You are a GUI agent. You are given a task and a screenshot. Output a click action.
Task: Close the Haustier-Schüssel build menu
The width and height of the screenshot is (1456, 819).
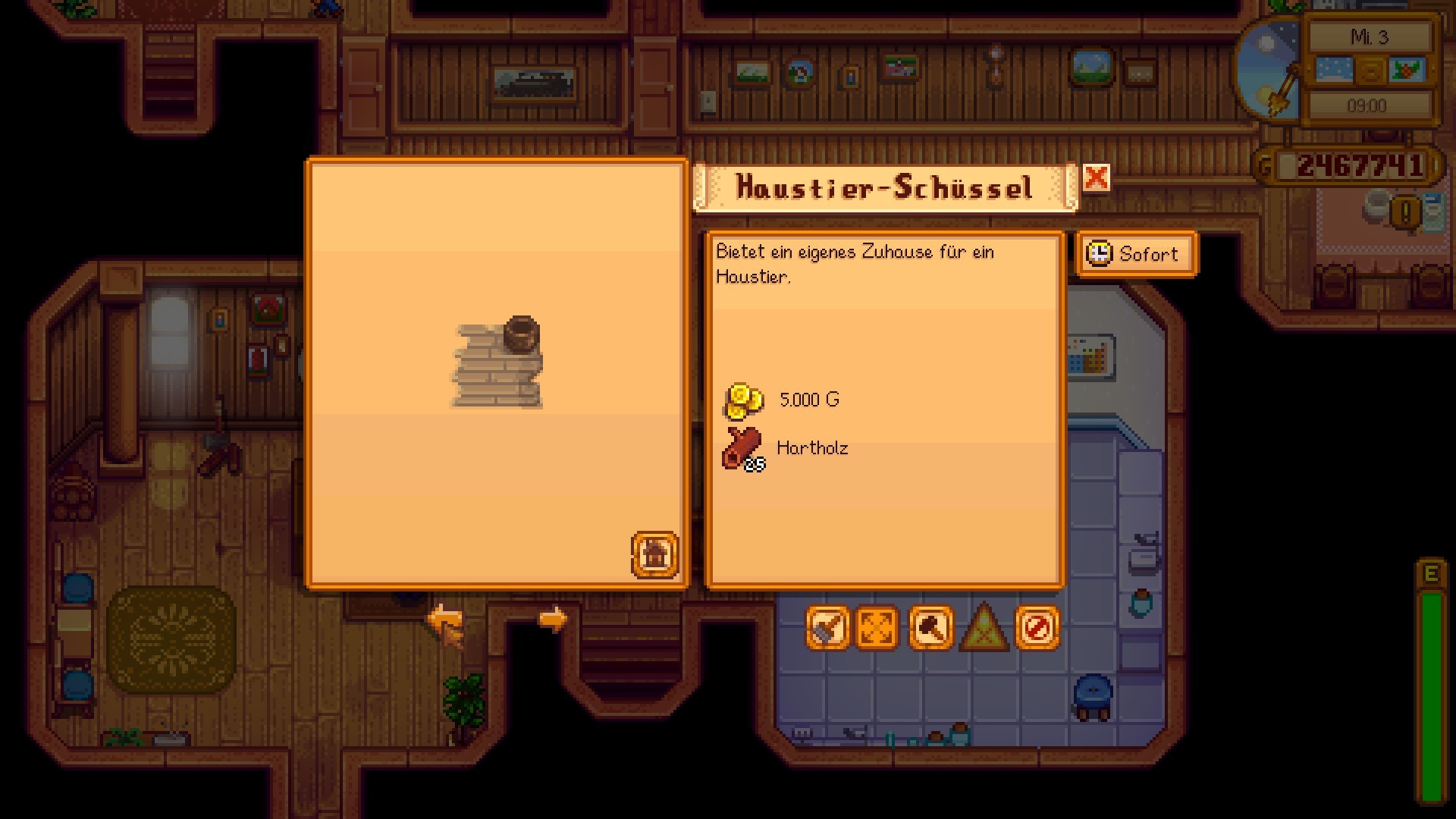tap(1096, 179)
